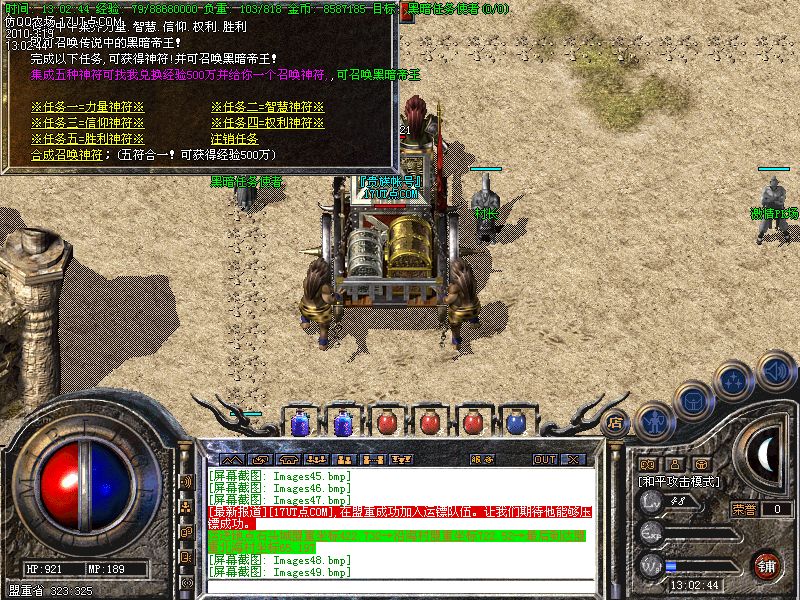The image size is (800, 600).
Task: Open the shop via gold 店 button
Action: coord(616,422)
